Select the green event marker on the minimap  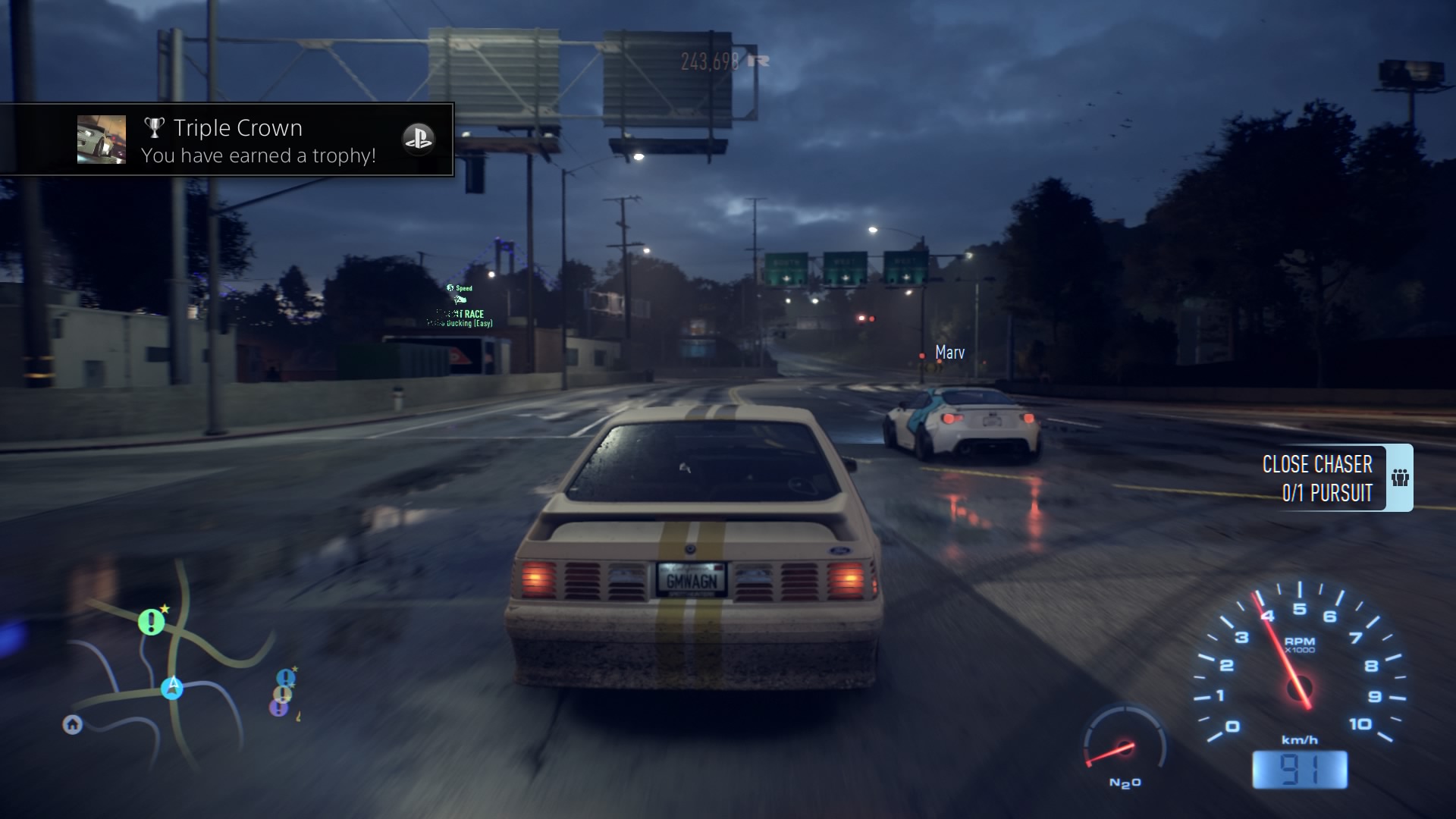[x=151, y=622]
